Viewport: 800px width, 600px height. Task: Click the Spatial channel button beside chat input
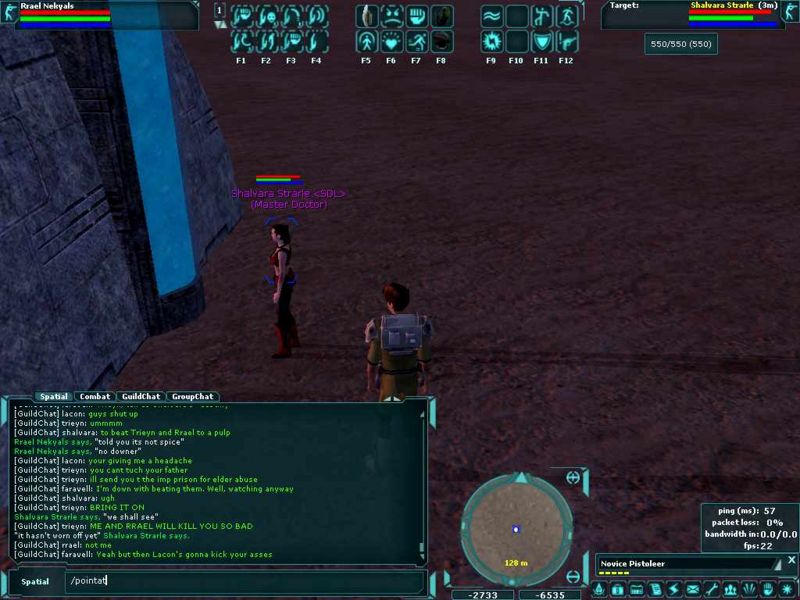[35, 581]
